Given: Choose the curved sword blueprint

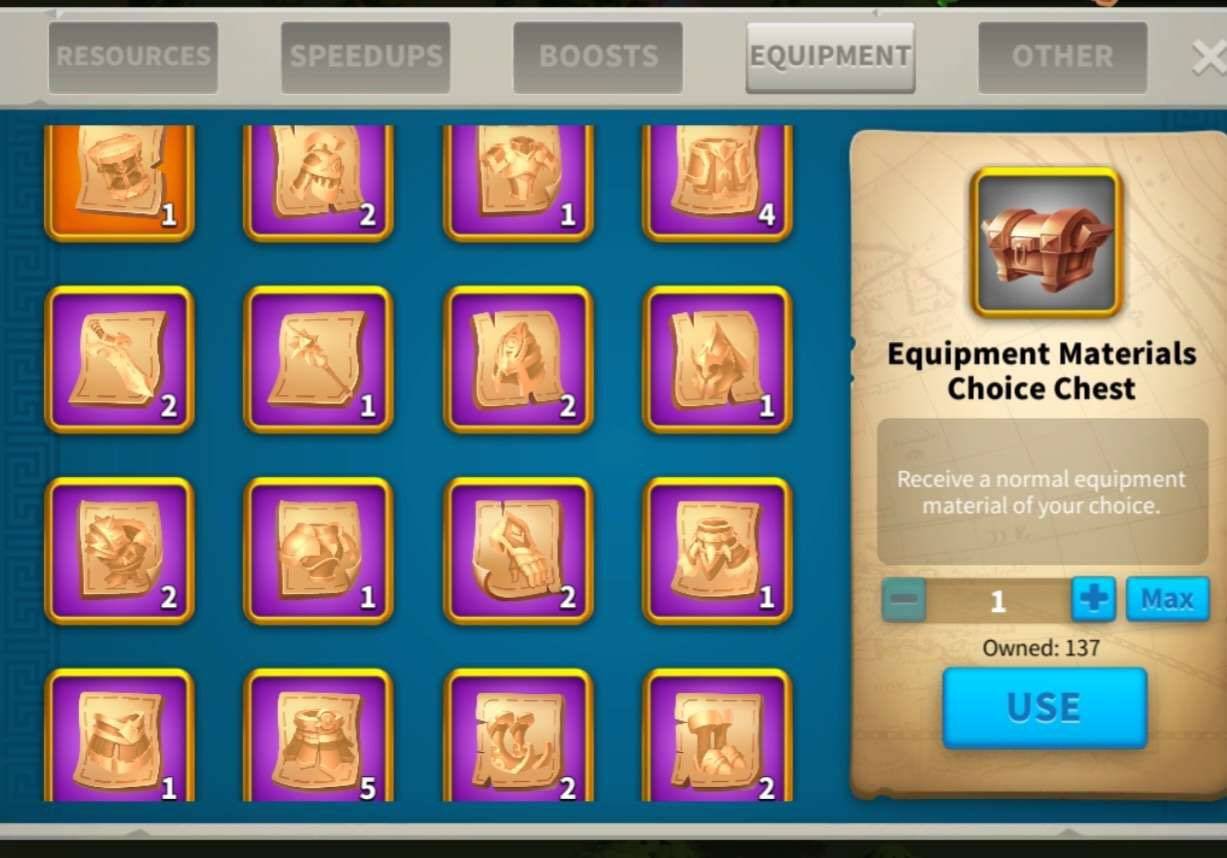Looking at the screenshot, I should tap(119, 359).
